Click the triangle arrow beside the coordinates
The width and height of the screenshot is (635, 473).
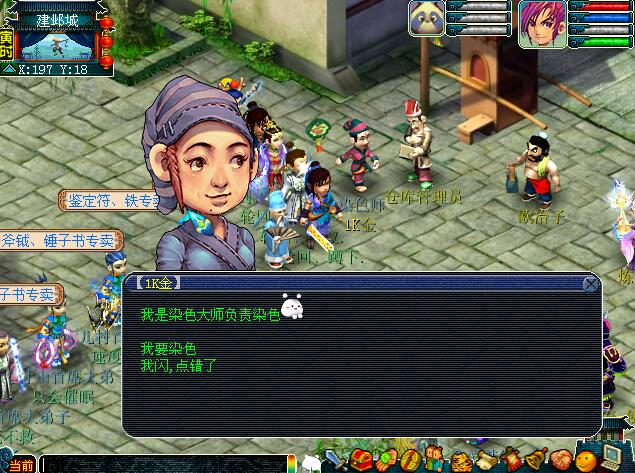9,69
